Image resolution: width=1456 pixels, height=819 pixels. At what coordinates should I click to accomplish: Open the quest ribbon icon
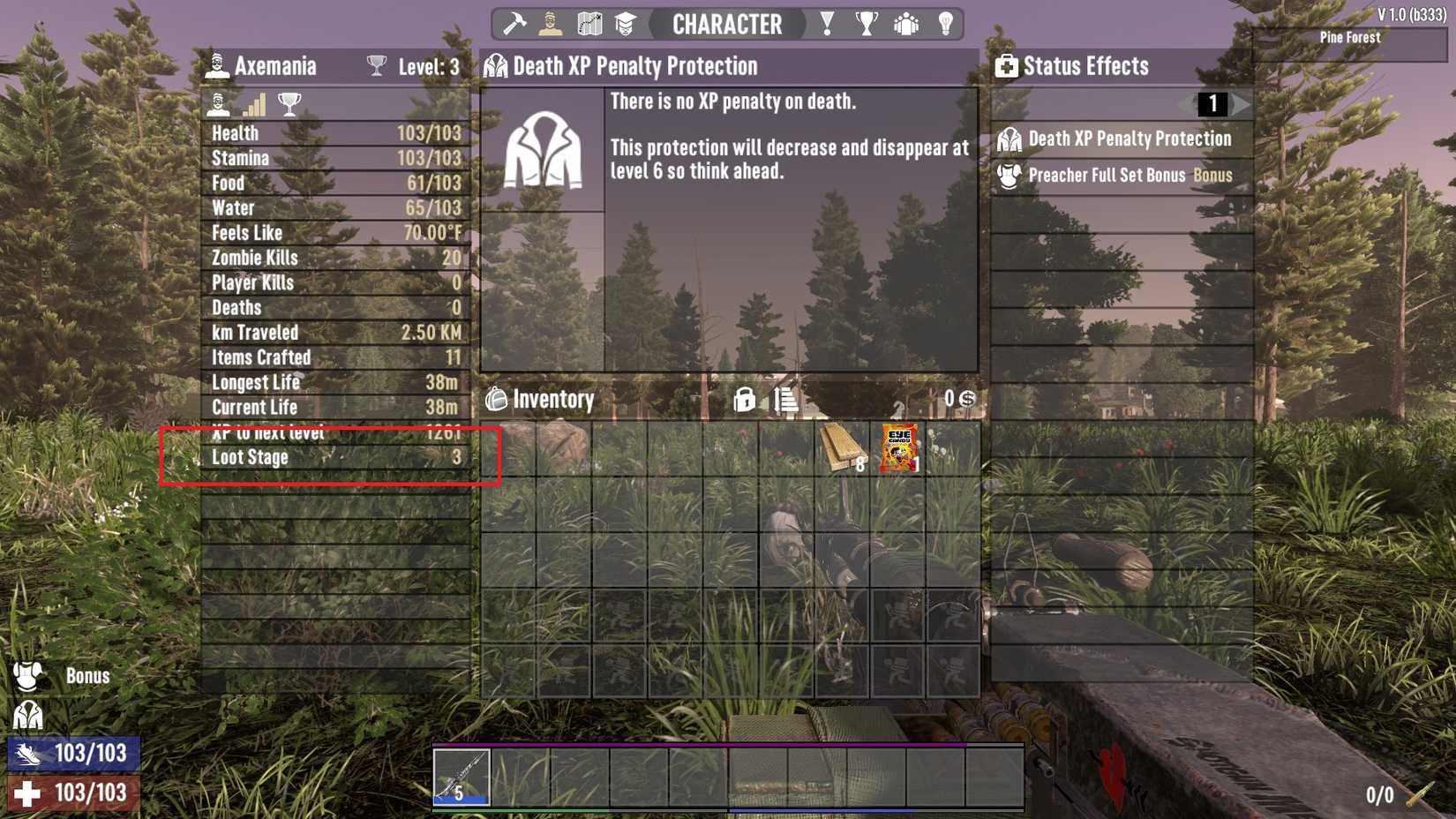pyautogui.click(x=826, y=23)
